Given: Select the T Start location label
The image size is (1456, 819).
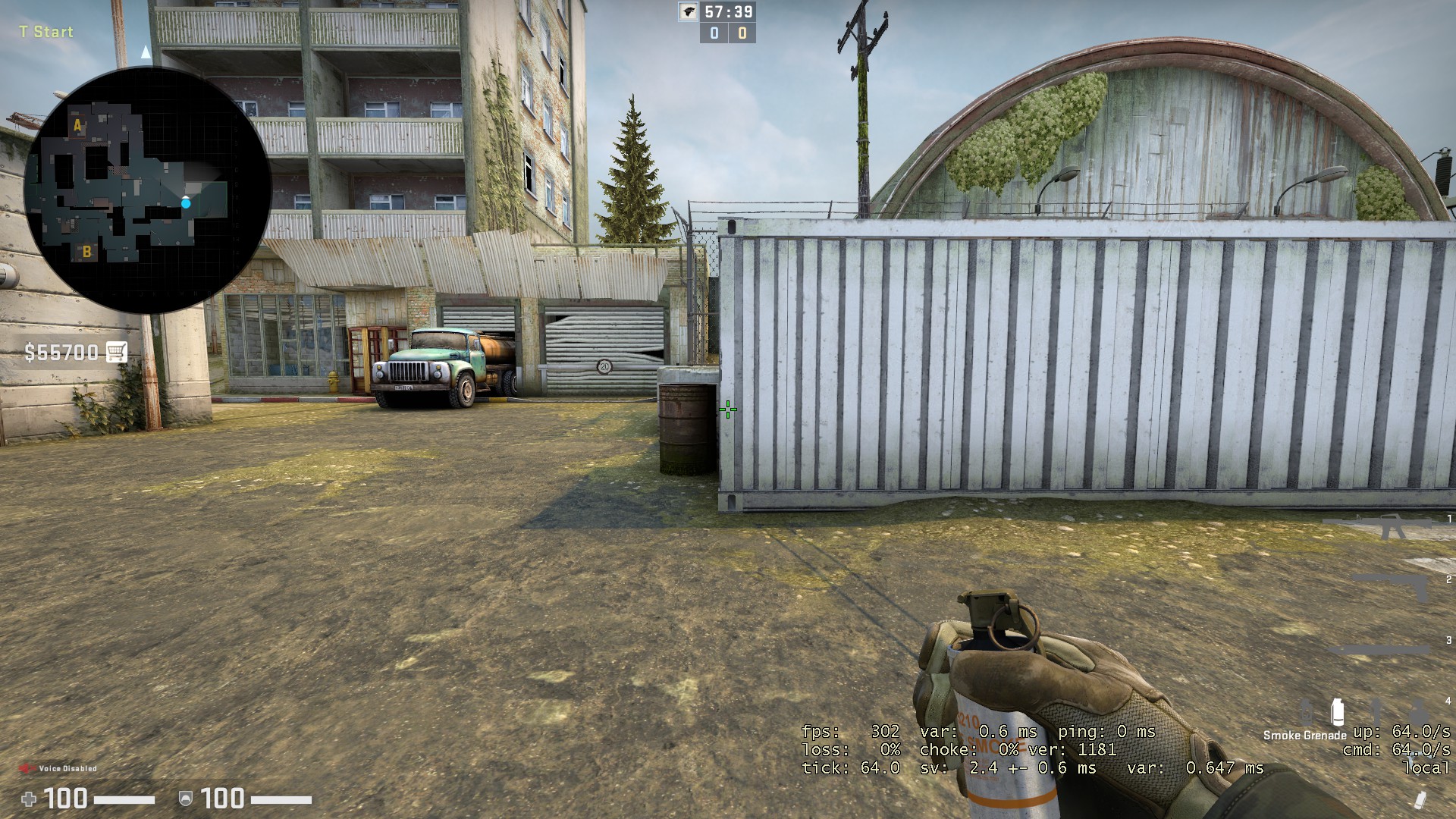Looking at the screenshot, I should [45, 33].
